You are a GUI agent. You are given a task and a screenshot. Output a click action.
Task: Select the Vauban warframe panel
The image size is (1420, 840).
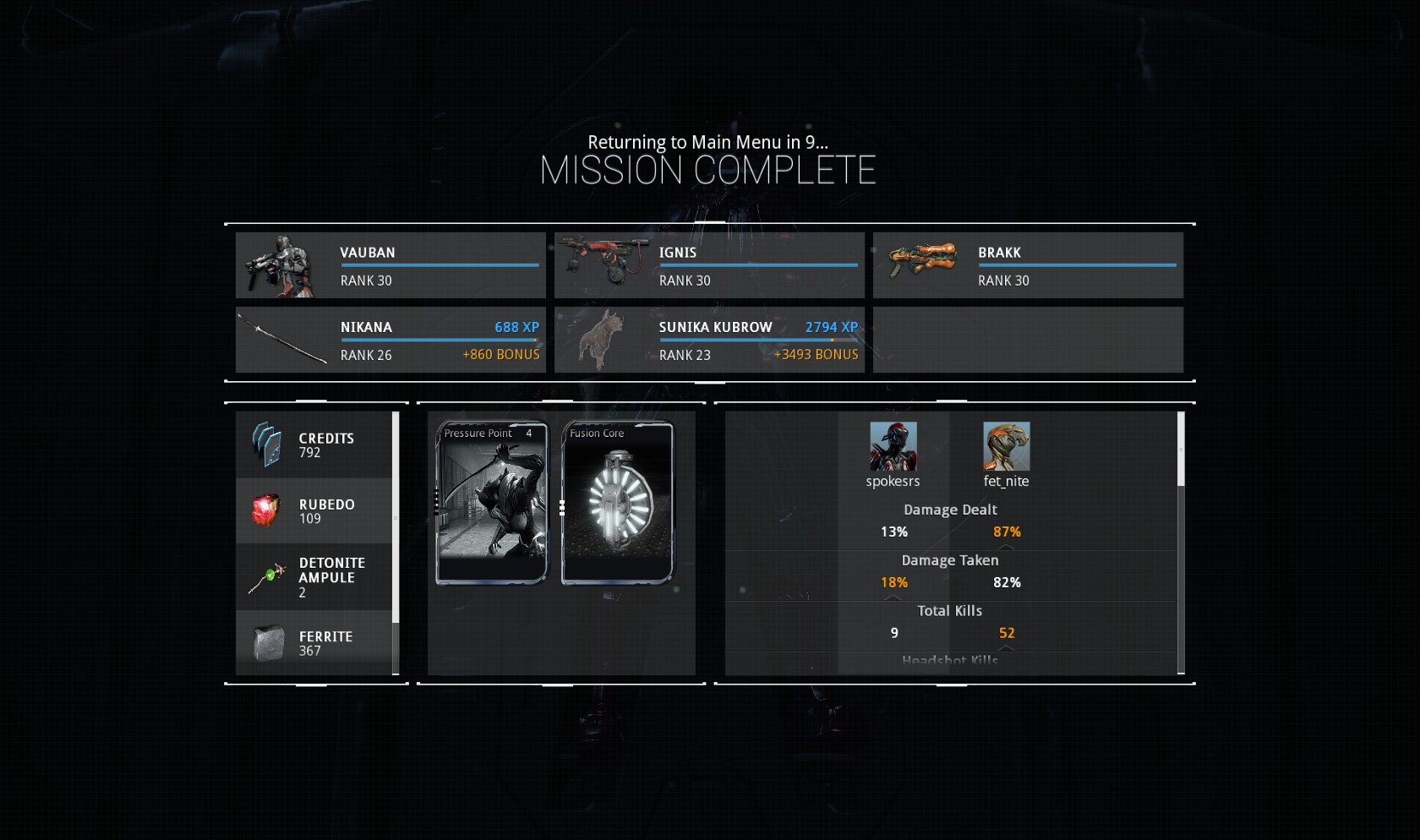pos(390,265)
